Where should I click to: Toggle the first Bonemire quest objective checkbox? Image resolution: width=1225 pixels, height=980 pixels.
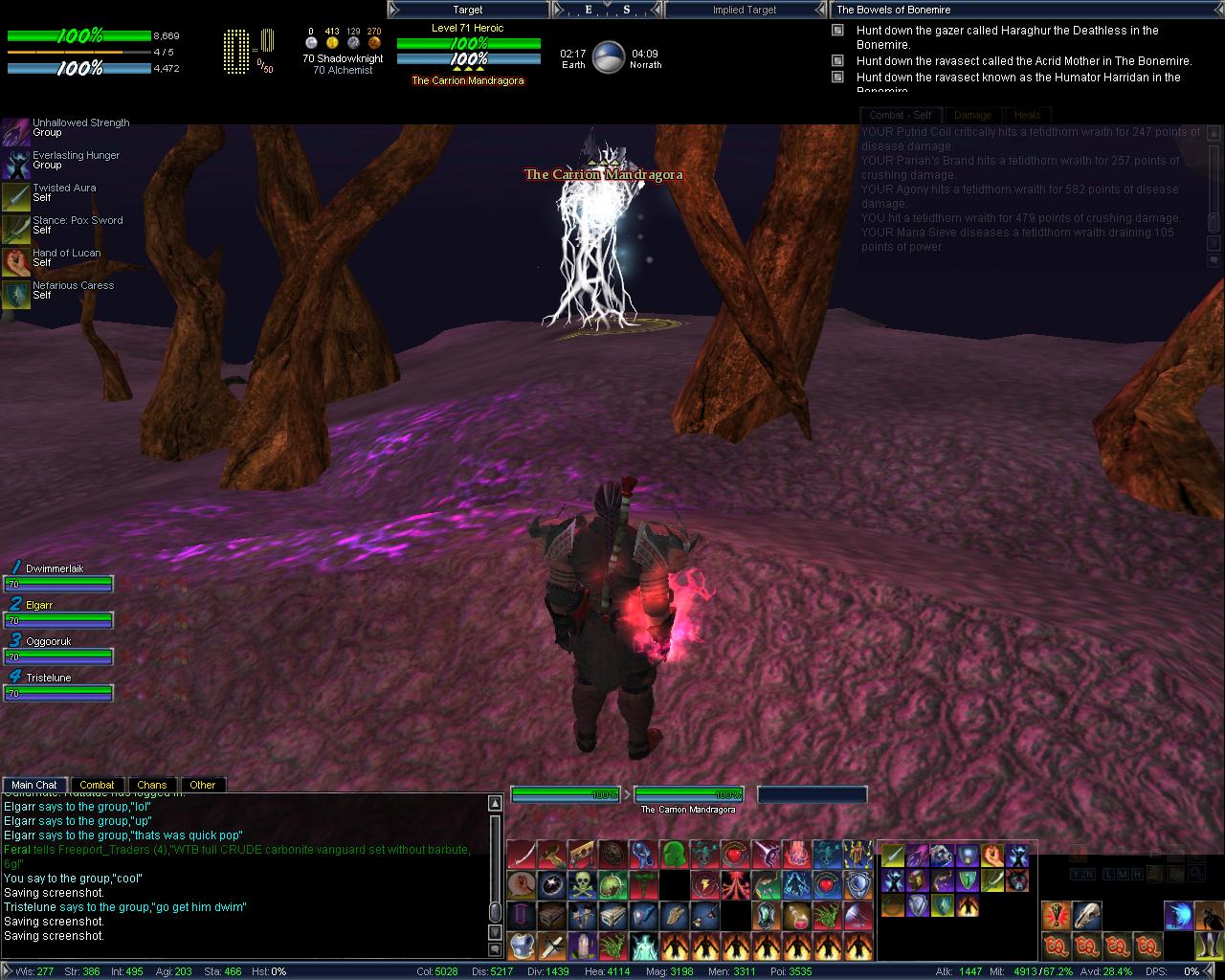pyautogui.click(x=837, y=31)
